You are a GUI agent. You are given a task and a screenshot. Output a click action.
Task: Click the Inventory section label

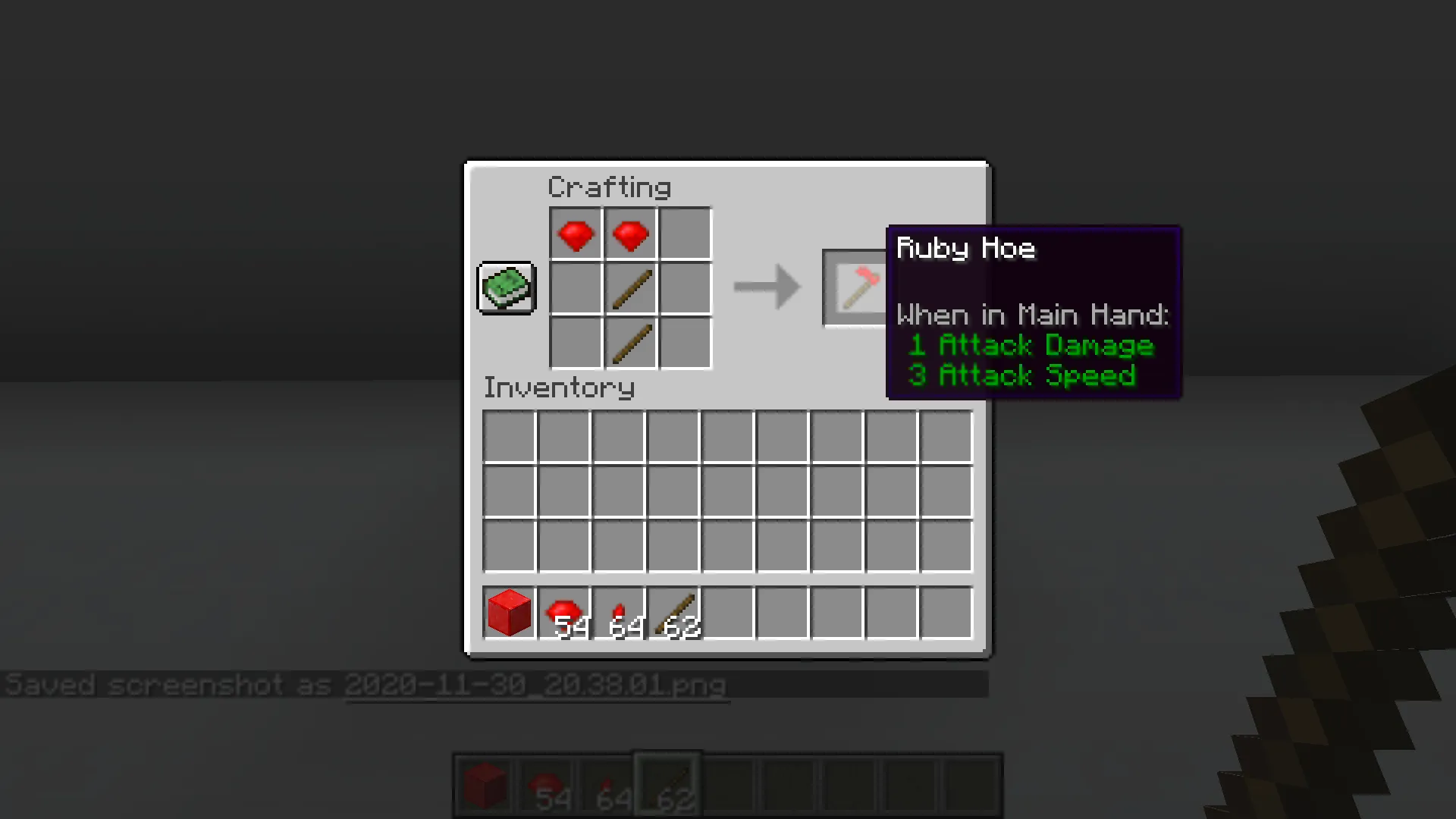pyautogui.click(x=559, y=388)
